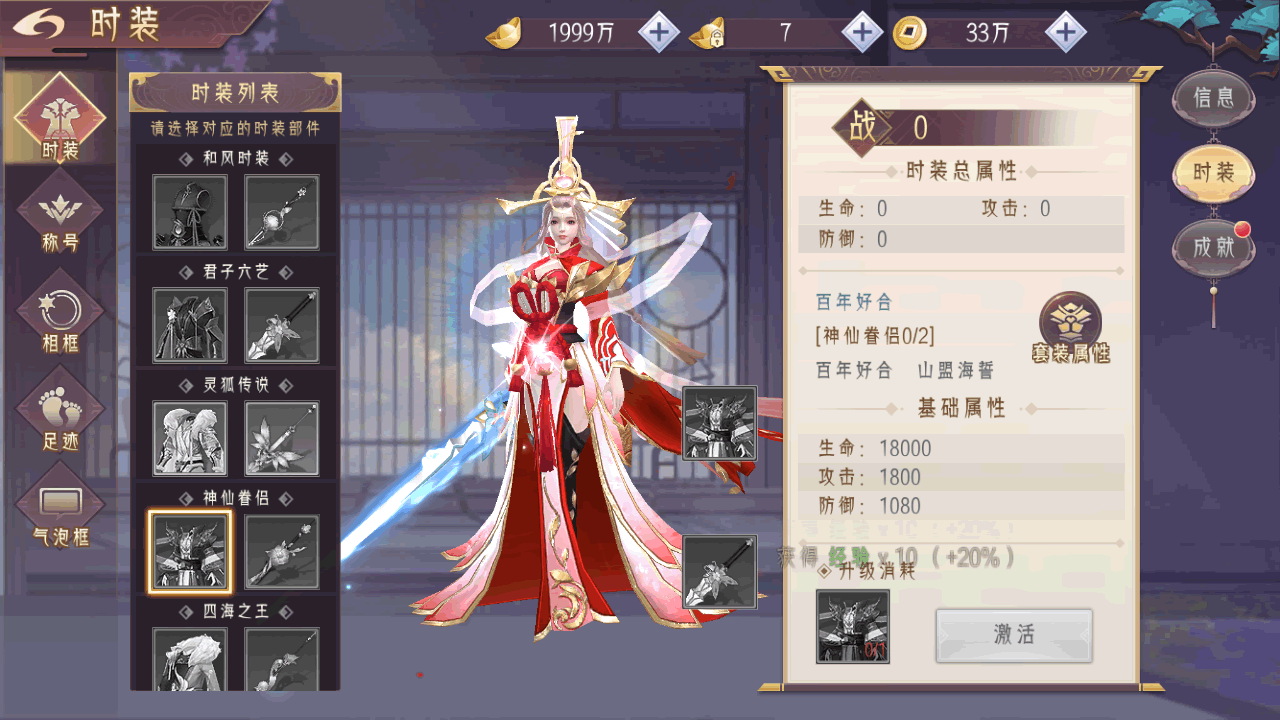Open the 成就 achievements page

point(1214,247)
